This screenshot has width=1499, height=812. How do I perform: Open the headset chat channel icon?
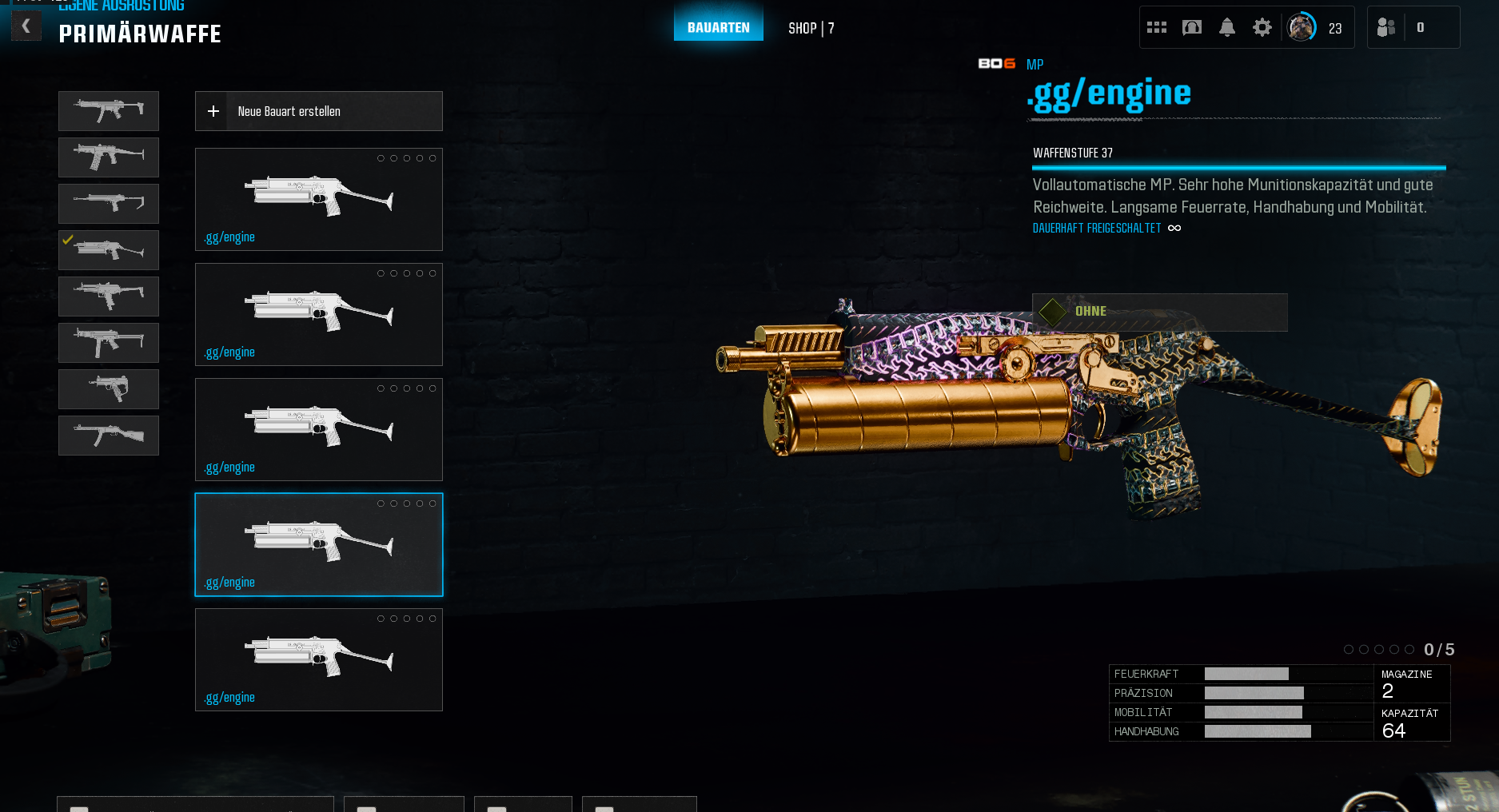point(1191,28)
